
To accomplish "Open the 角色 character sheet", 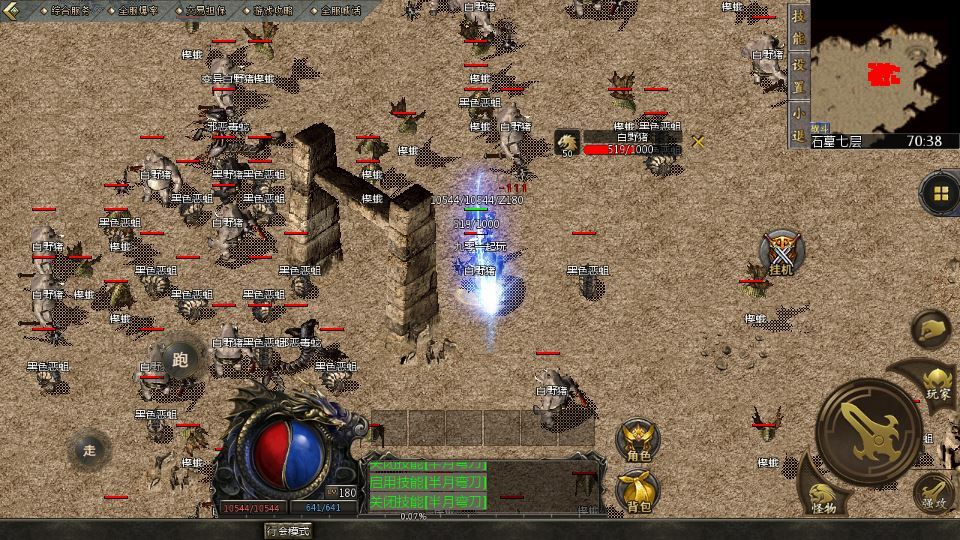I will click(638, 441).
